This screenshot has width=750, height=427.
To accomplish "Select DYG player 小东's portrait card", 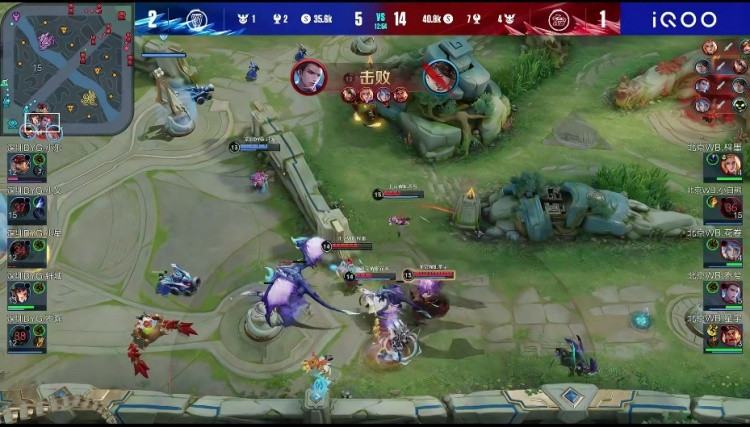I will point(27,166).
